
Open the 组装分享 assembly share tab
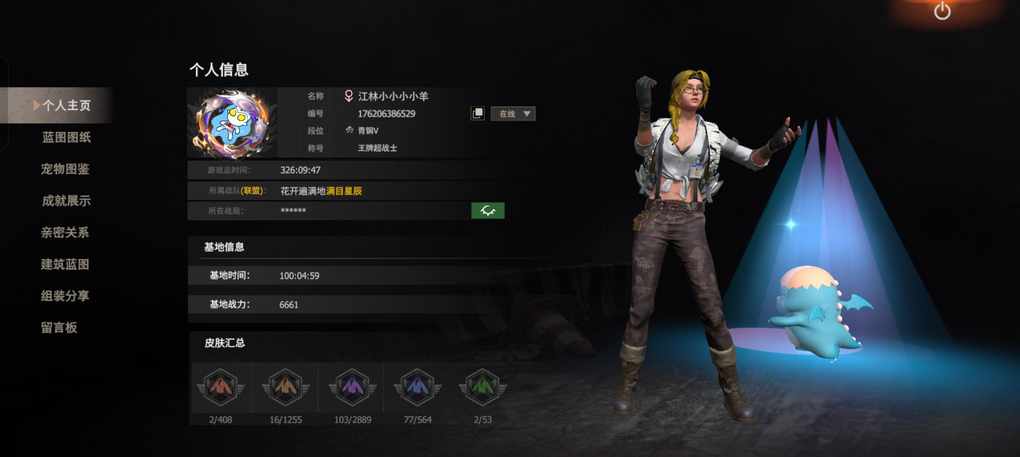point(66,296)
